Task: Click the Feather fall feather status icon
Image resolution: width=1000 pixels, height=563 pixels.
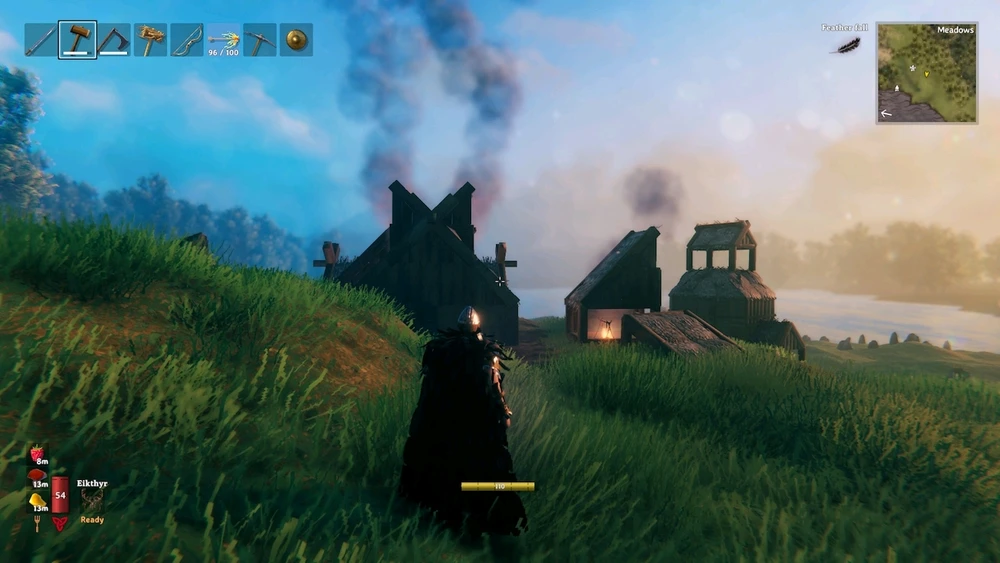Action: tap(847, 45)
